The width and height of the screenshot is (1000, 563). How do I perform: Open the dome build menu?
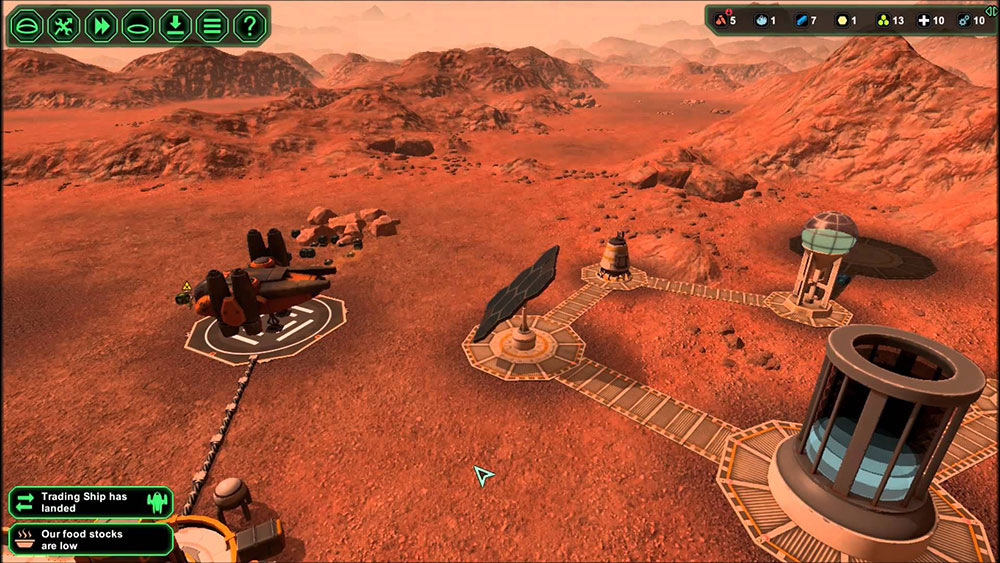[28, 26]
